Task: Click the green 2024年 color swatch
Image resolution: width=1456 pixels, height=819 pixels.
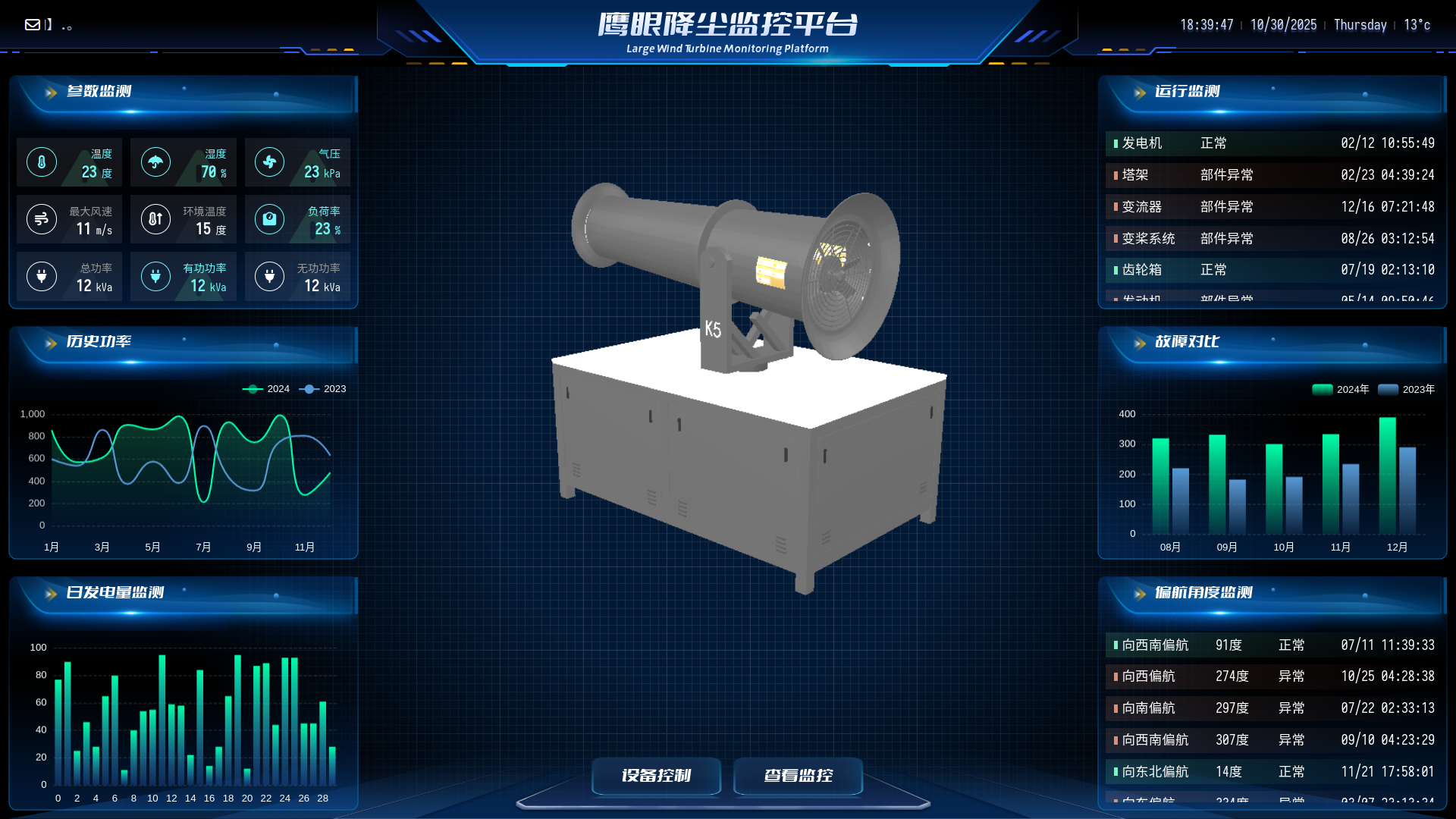Action: (1321, 389)
